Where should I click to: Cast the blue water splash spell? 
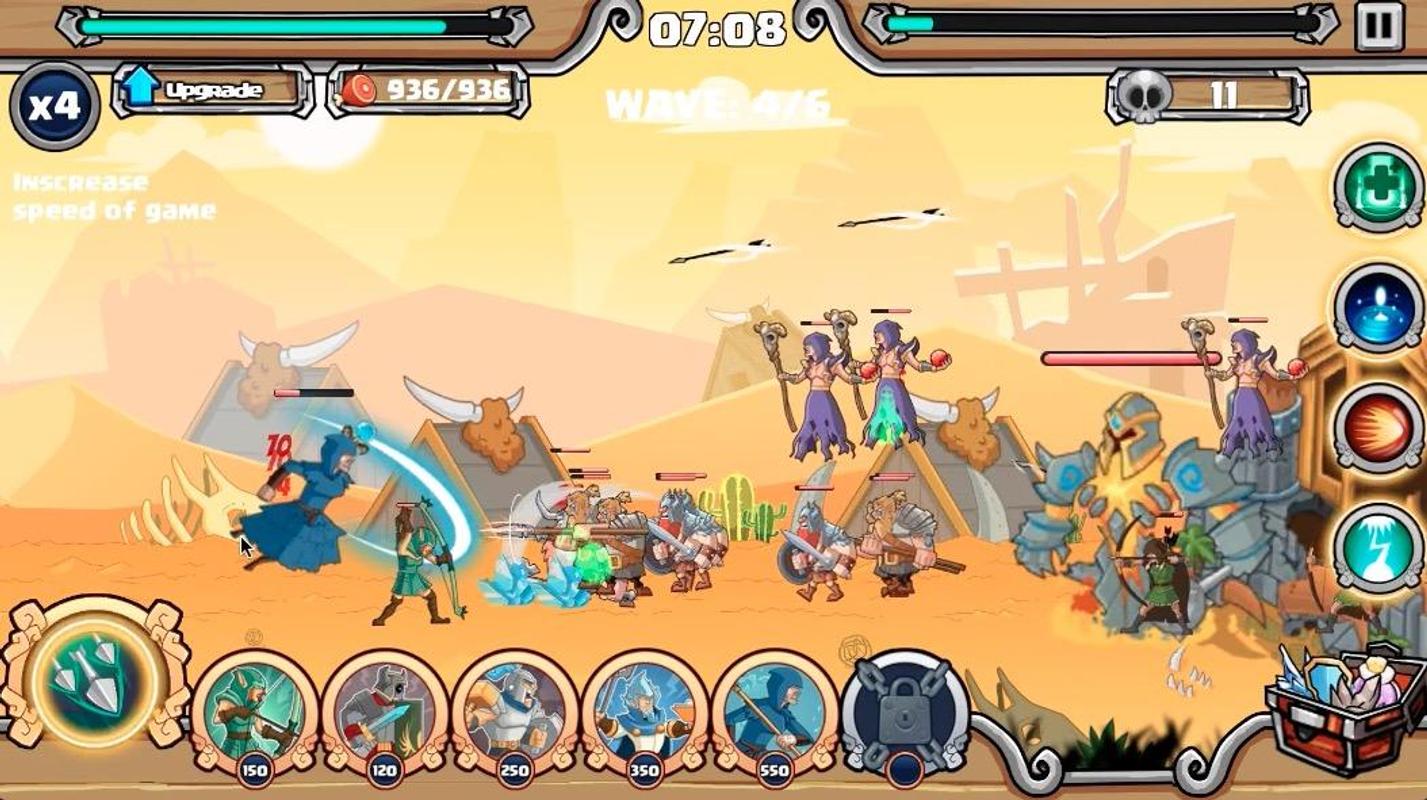1379,307
